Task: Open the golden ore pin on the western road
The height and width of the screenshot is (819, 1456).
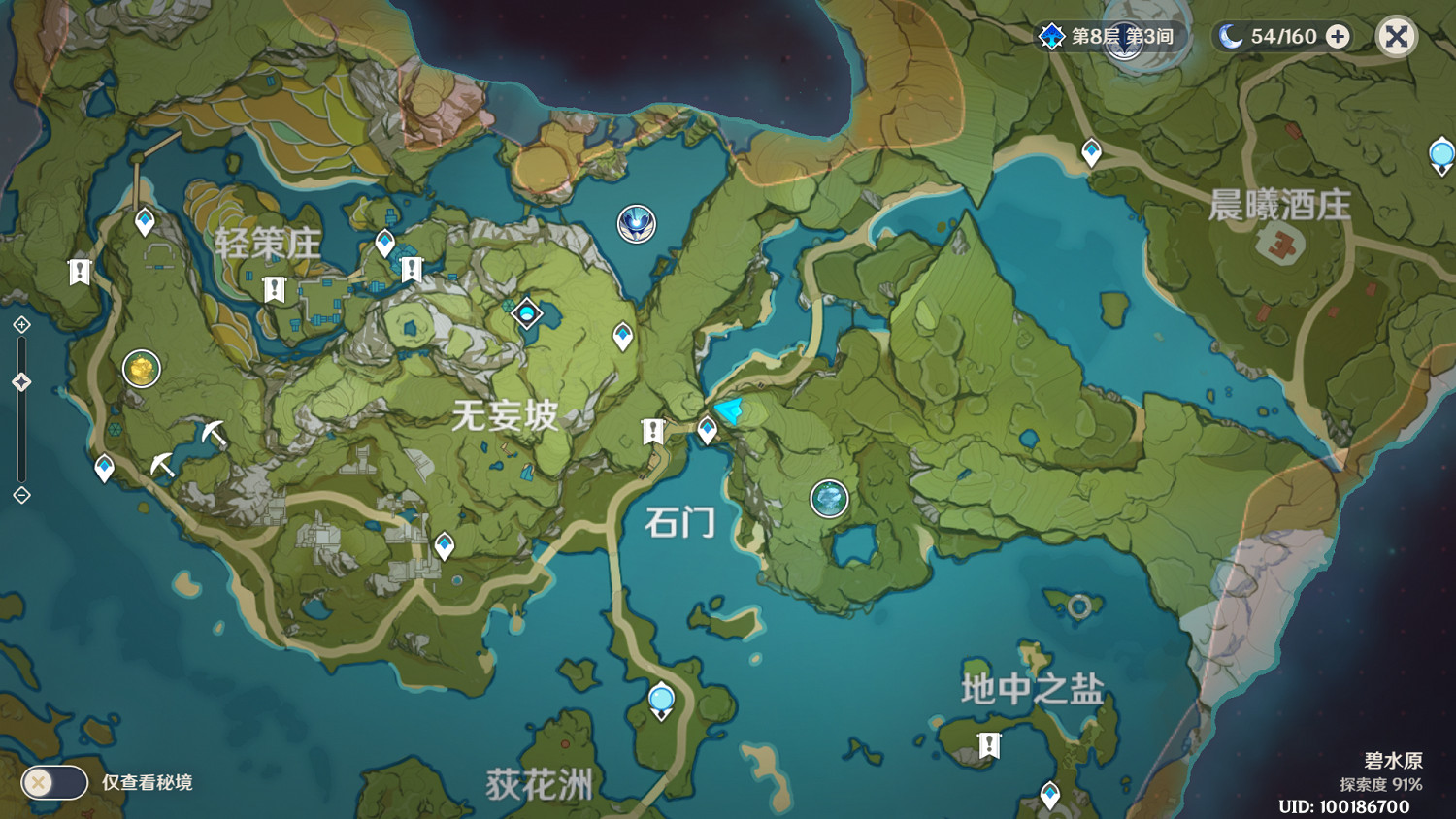Action: 140,369
